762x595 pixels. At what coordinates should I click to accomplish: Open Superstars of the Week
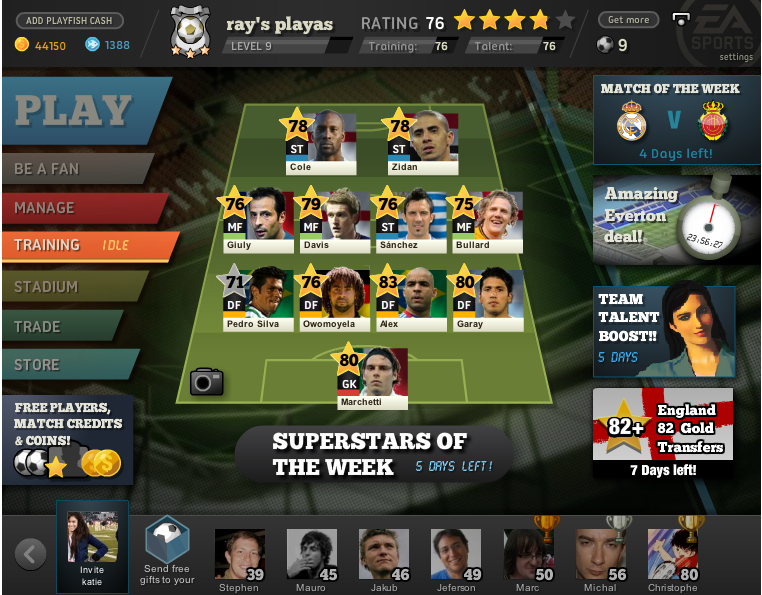(x=370, y=455)
